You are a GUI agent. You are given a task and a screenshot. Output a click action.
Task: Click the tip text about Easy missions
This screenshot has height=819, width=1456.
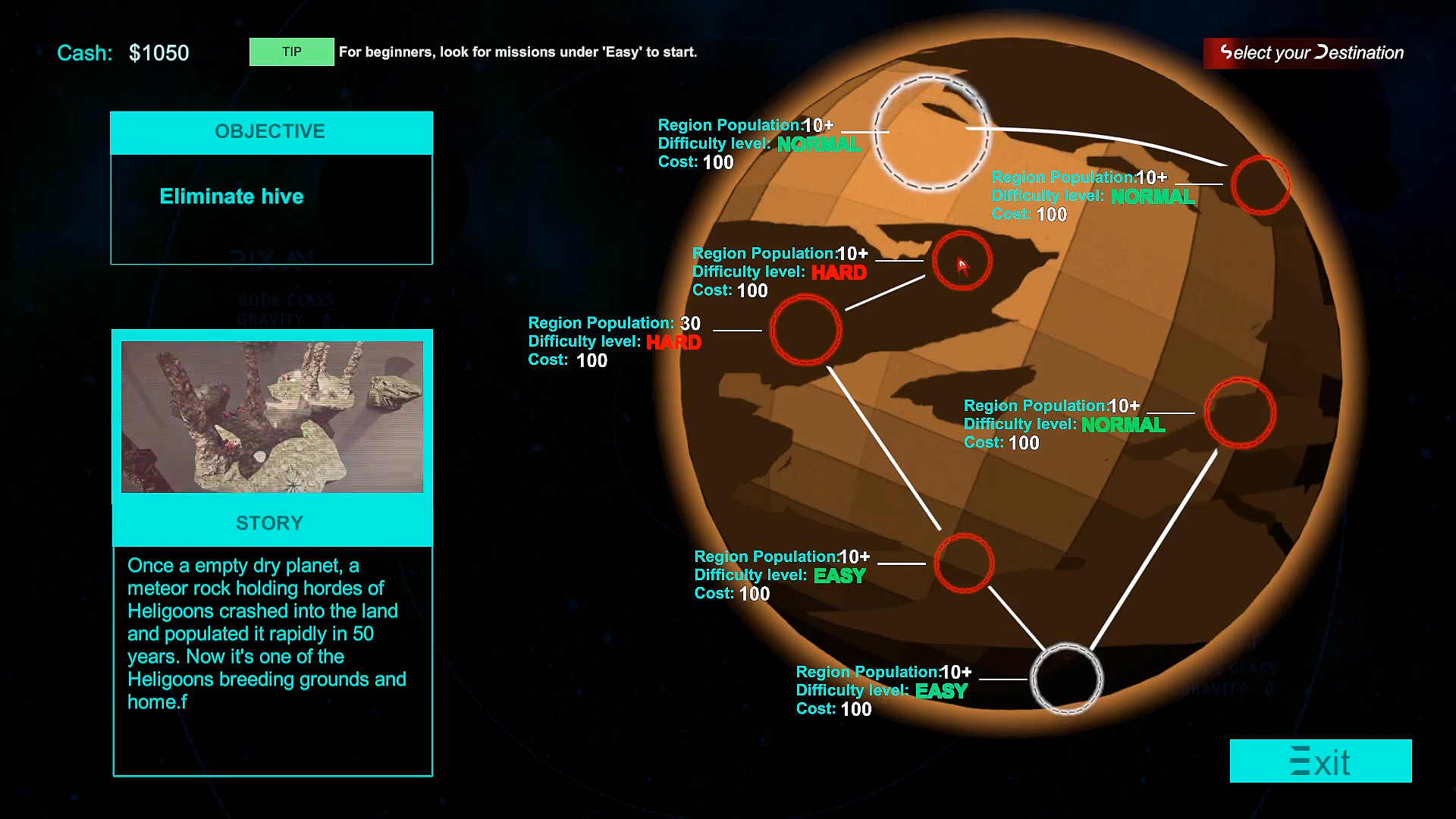(518, 52)
